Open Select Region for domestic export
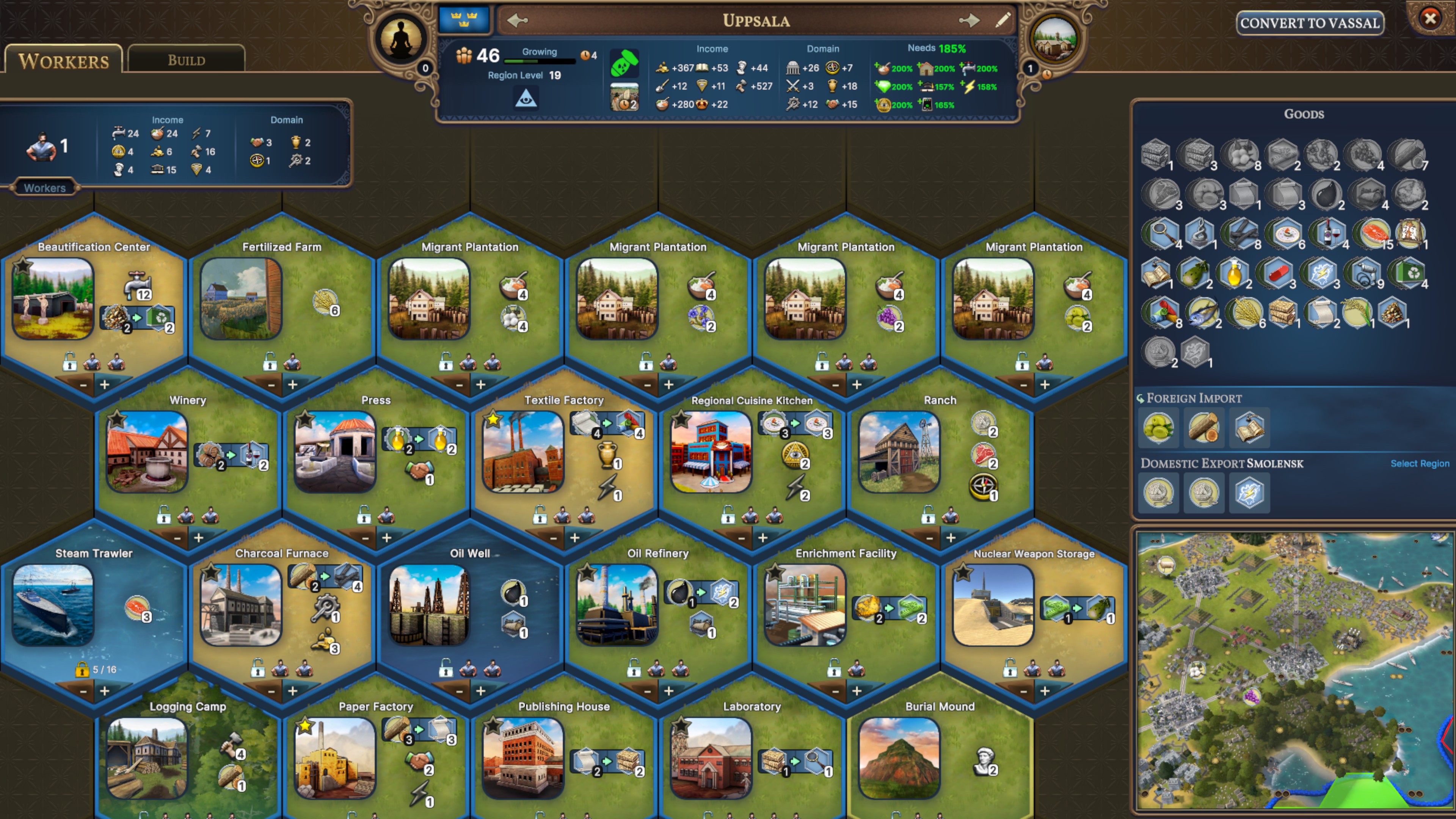The image size is (1456, 819). point(1419,463)
